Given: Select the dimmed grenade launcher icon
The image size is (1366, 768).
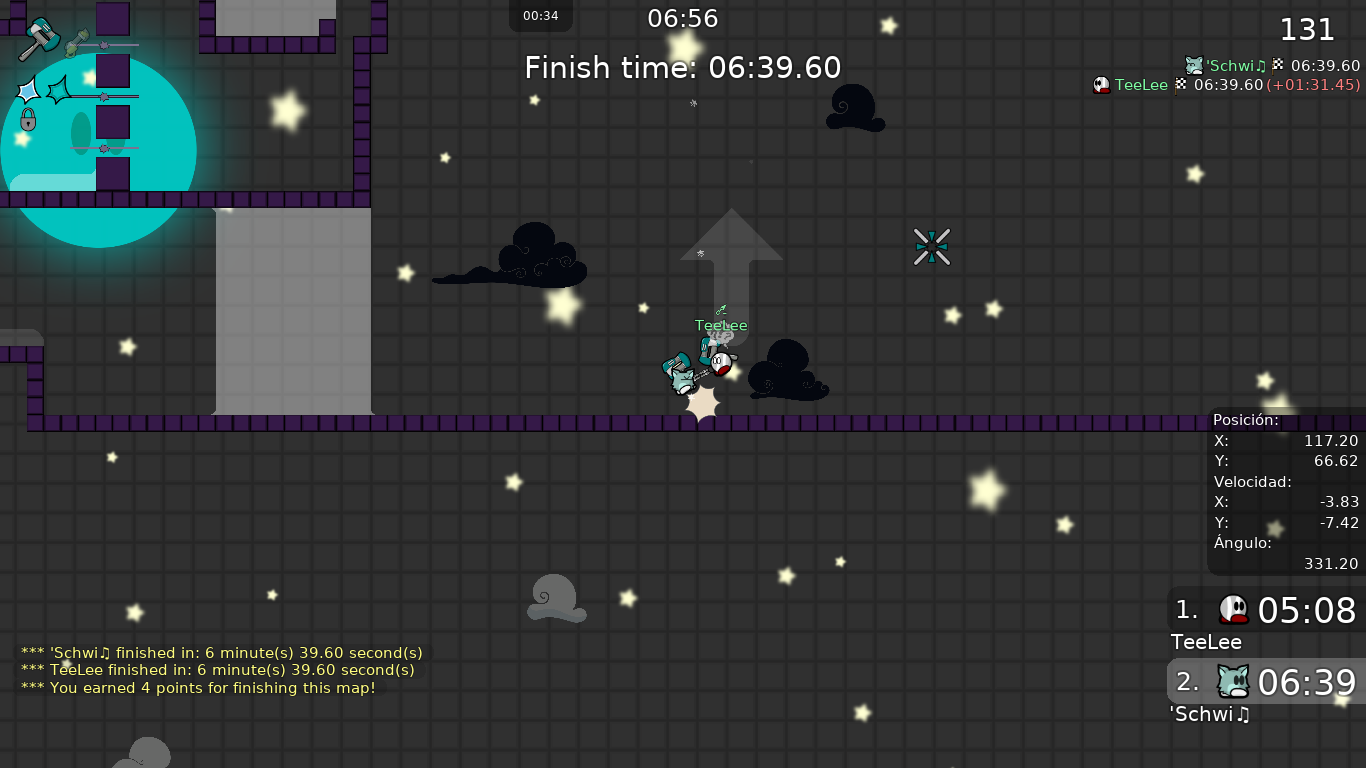Looking at the screenshot, I should [78, 43].
